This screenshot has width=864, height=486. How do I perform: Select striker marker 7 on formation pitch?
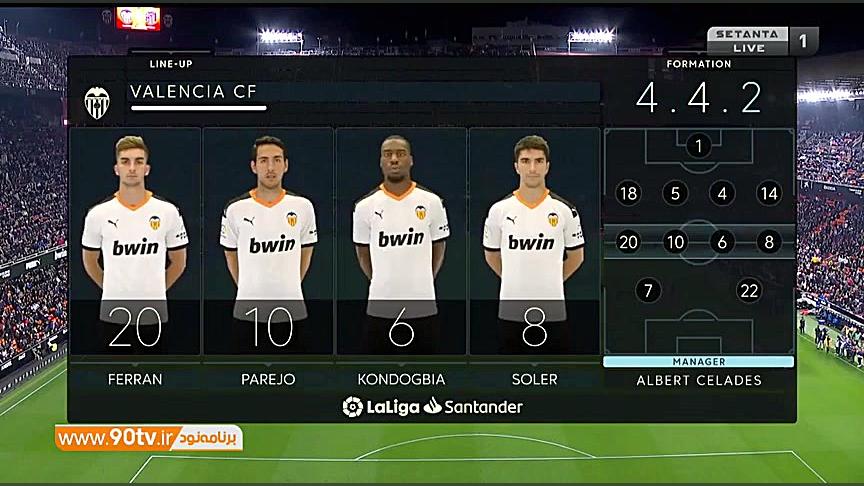pyautogui.click(x=648, y=291)
